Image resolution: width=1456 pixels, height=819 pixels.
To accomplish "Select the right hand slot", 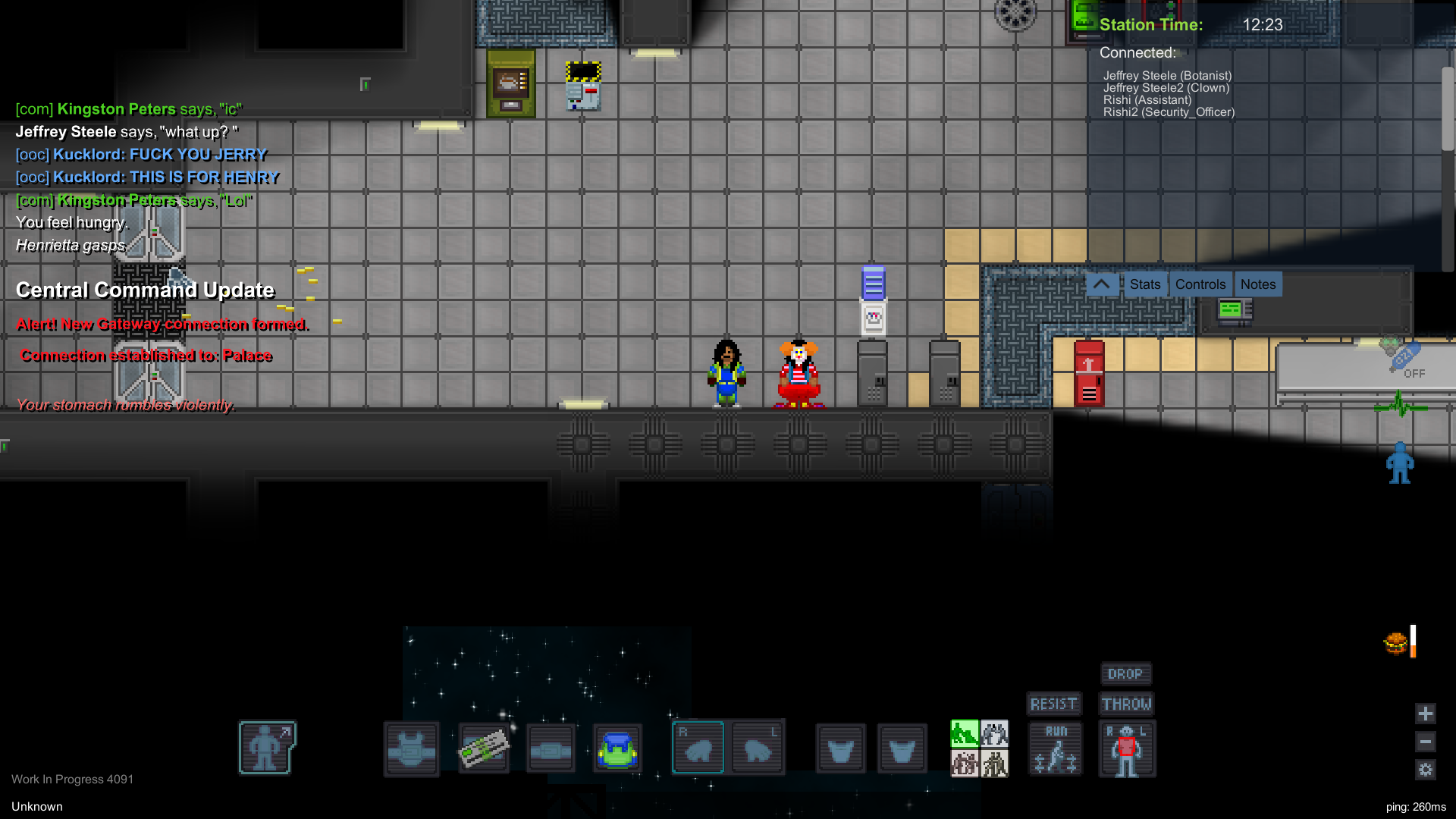I will tap(698, 748).
